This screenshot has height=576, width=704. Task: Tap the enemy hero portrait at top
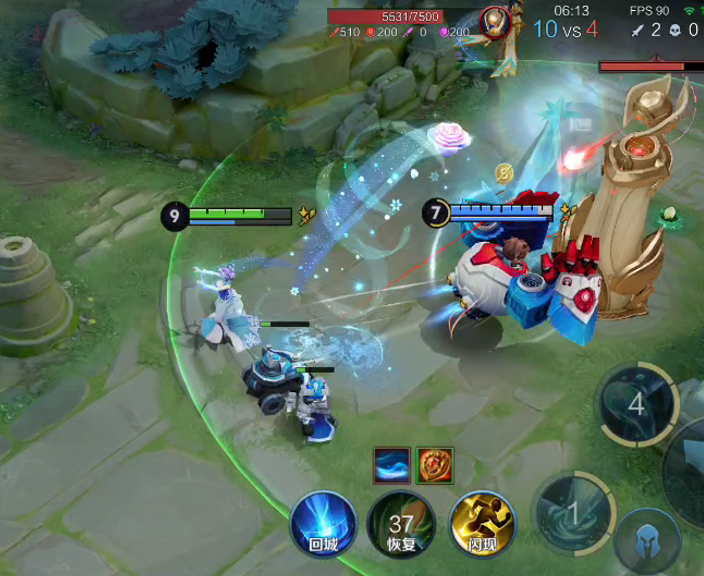(x=493, y=21)
